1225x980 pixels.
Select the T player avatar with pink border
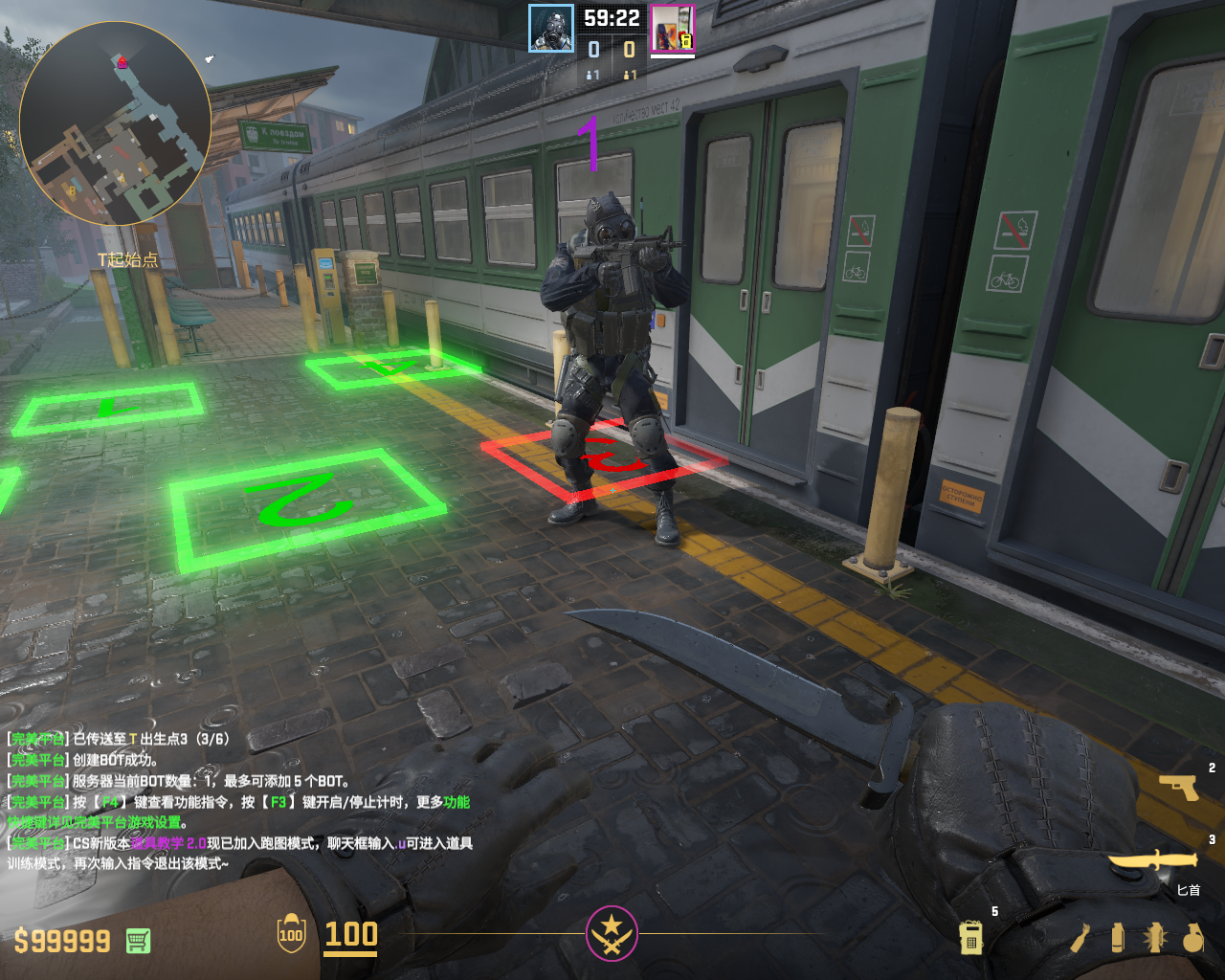click(673, 29)
